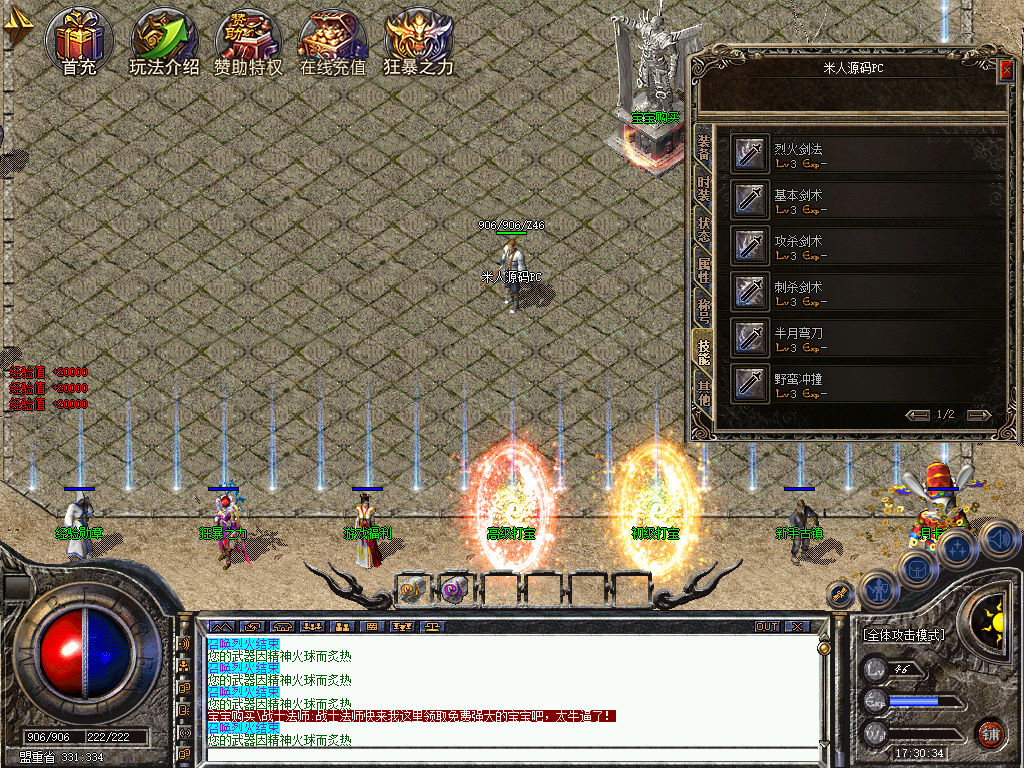The height and width of the screenshot is (768, 1024).
Task: Open the 玩法介绍 gameplay guide
Action: tap(164, 40)
